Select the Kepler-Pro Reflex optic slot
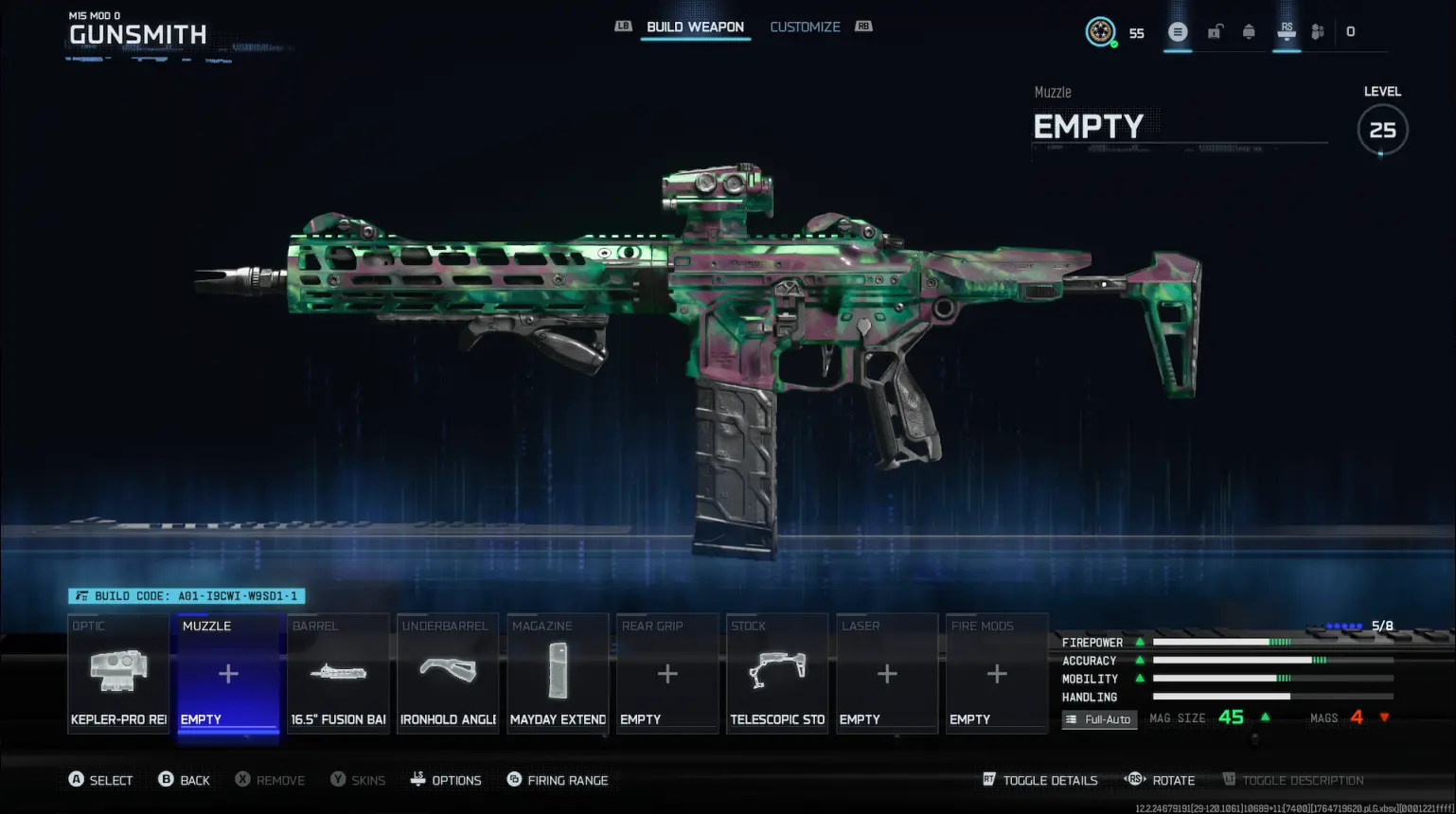The image size is (1456, 814). point(118,673)
